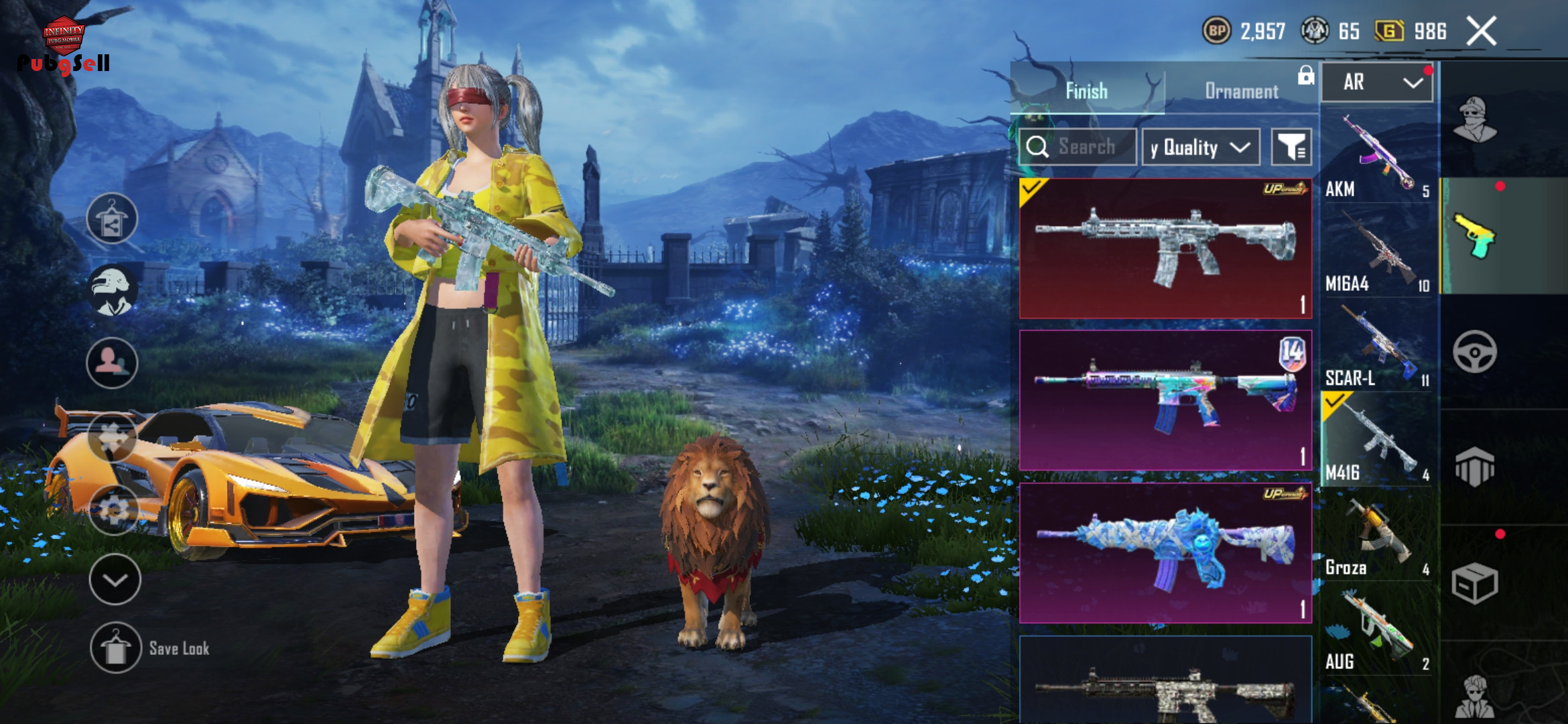Open the locked Ornament tab
Screen dimensions: 1568x724
click(x=1242, y=91)
